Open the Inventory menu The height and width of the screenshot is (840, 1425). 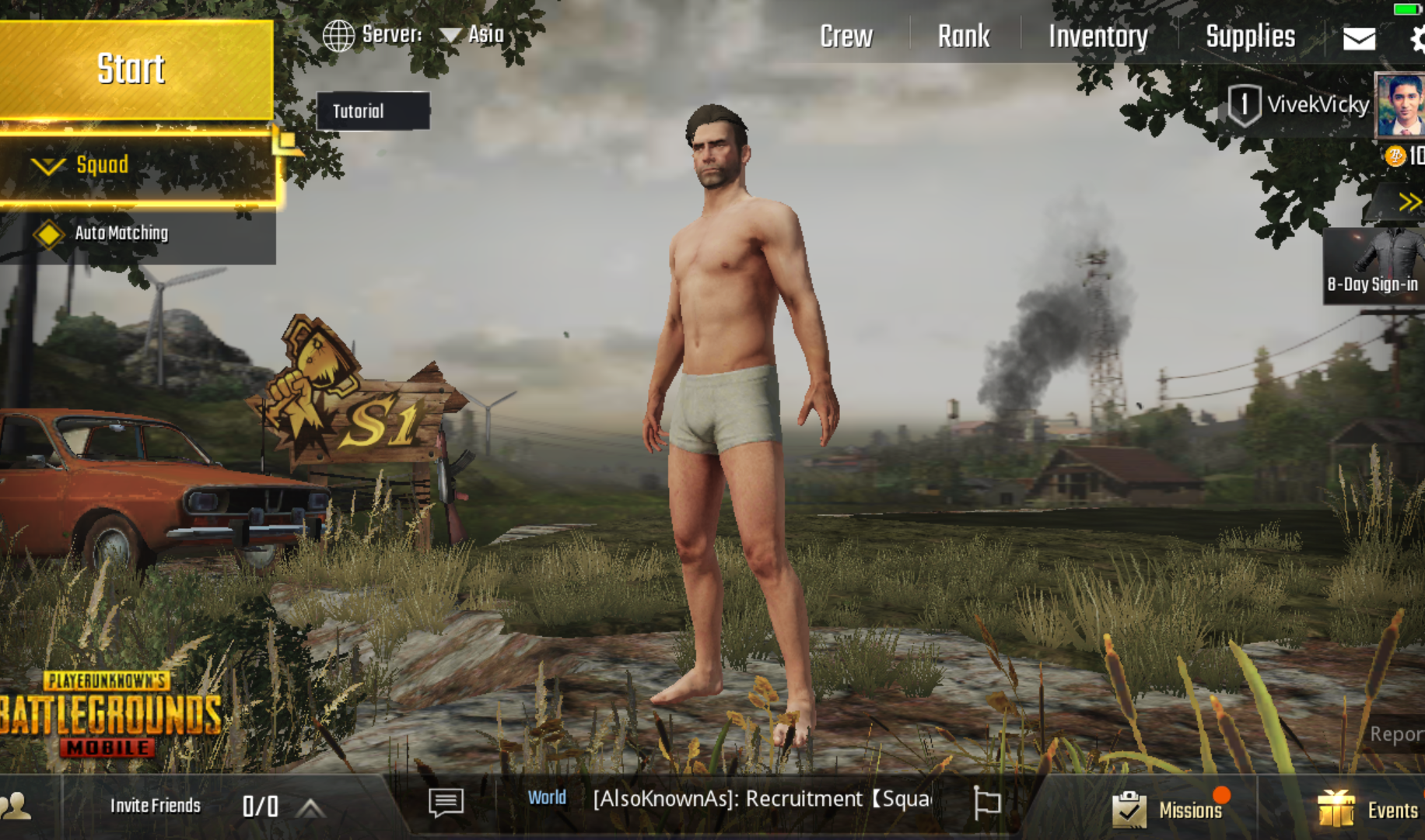pyautogui.click(x=1098, y=37)
